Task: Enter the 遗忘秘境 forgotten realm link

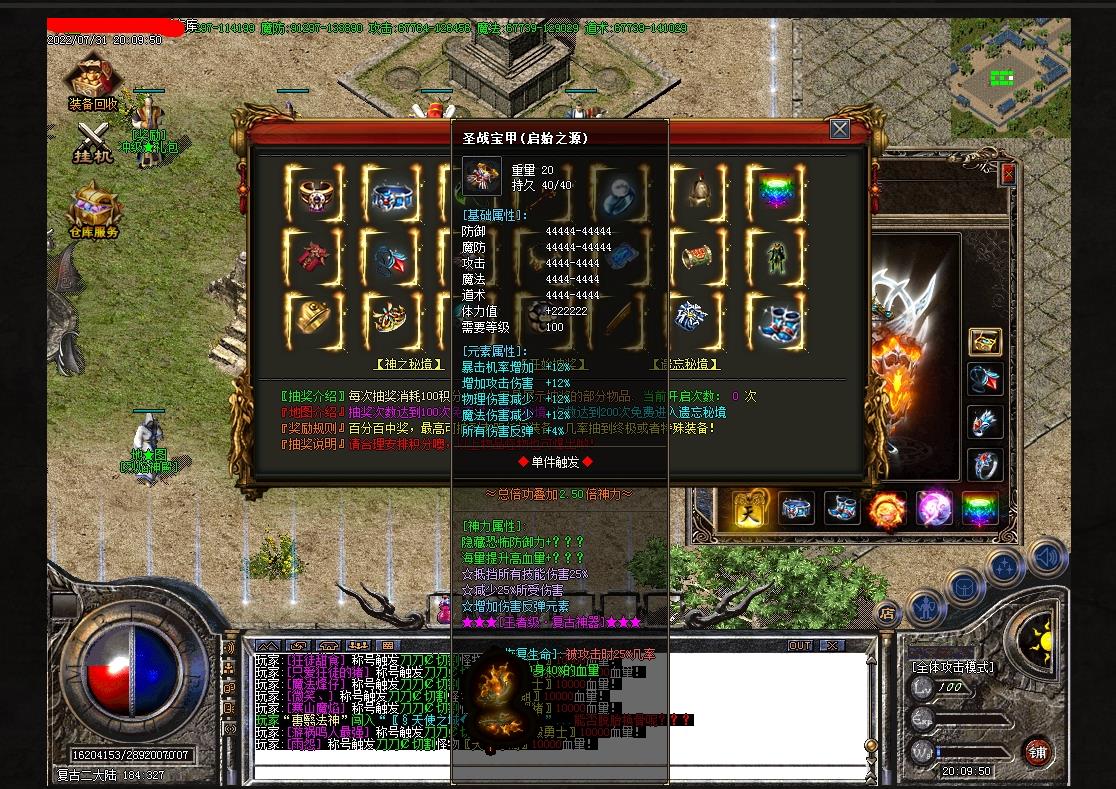Action: pyautogui.click(x=686, y=364)
